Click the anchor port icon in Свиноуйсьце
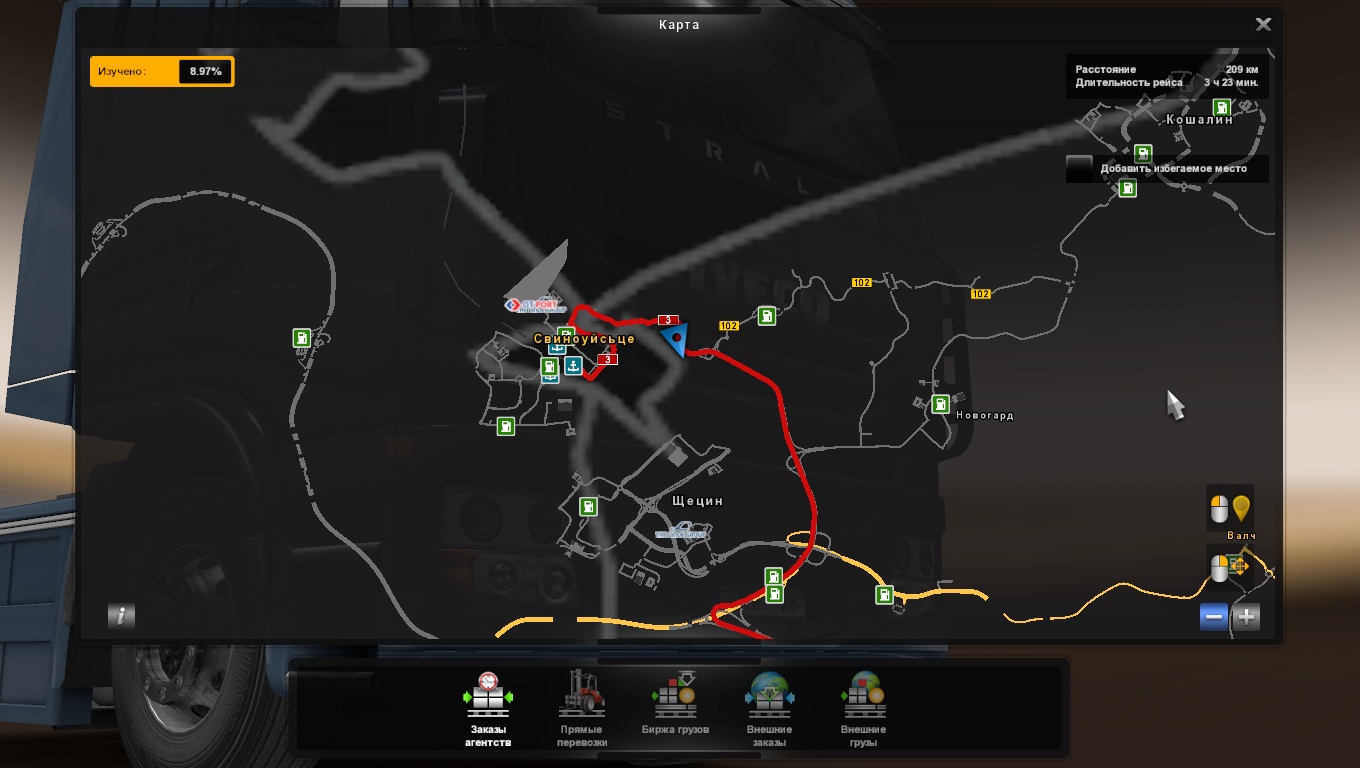 coord(573,366)
